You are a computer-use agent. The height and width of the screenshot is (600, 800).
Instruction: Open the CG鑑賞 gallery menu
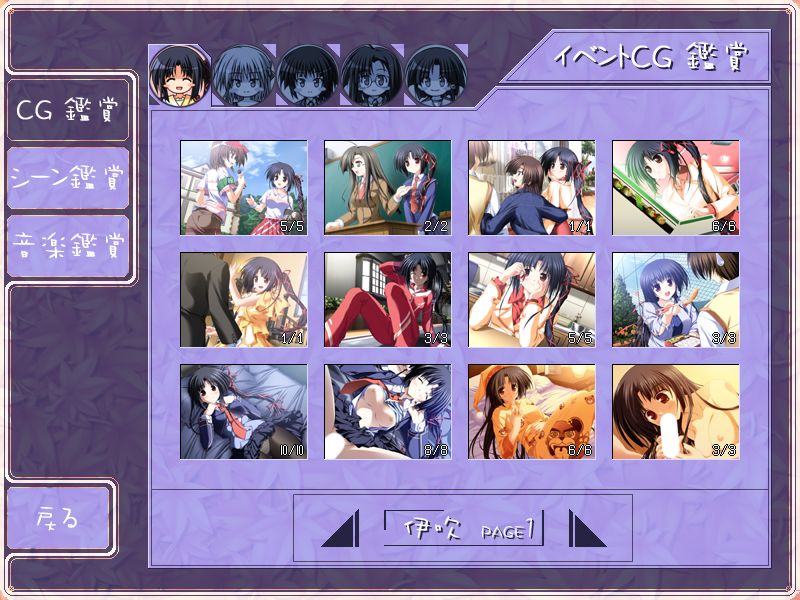[x=67, y=109]
